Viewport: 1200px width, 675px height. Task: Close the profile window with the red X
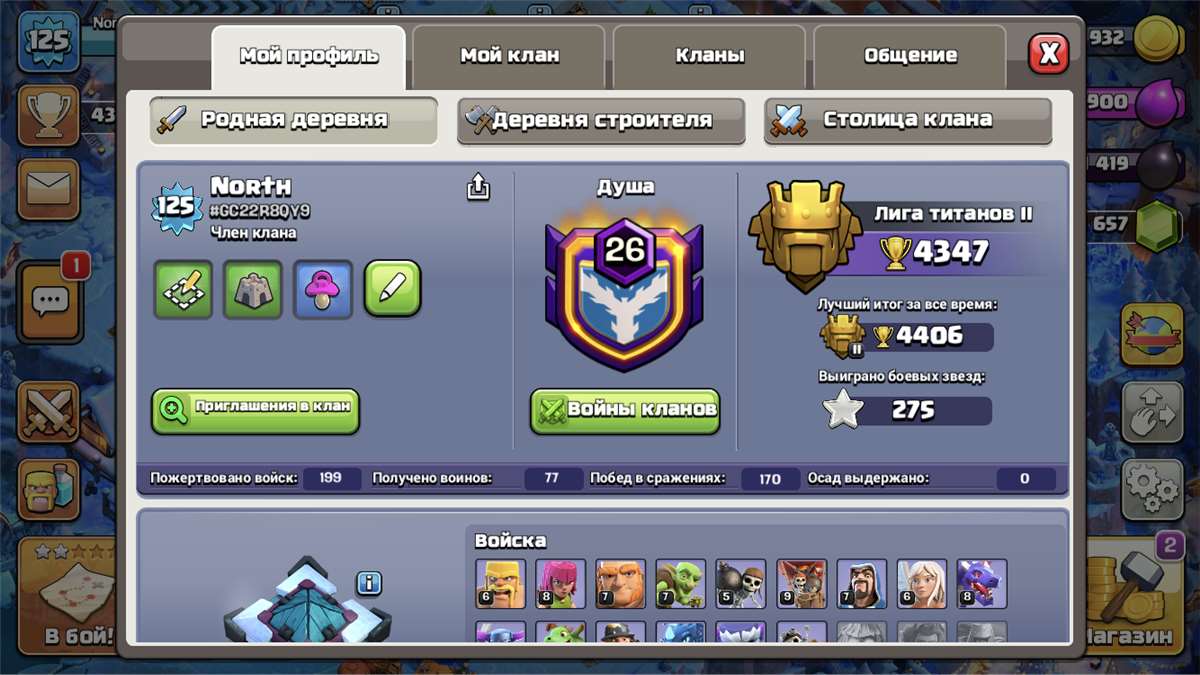pos(1049,55)
